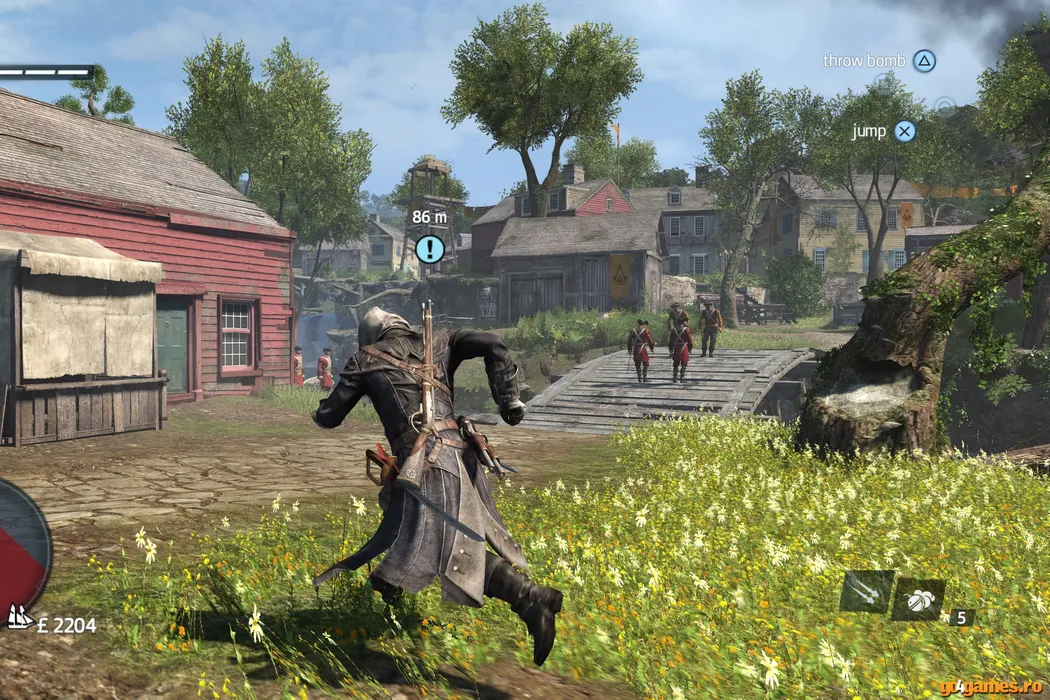Select the darts weapon slot
Screen dimensions: 1050x700
866,591
